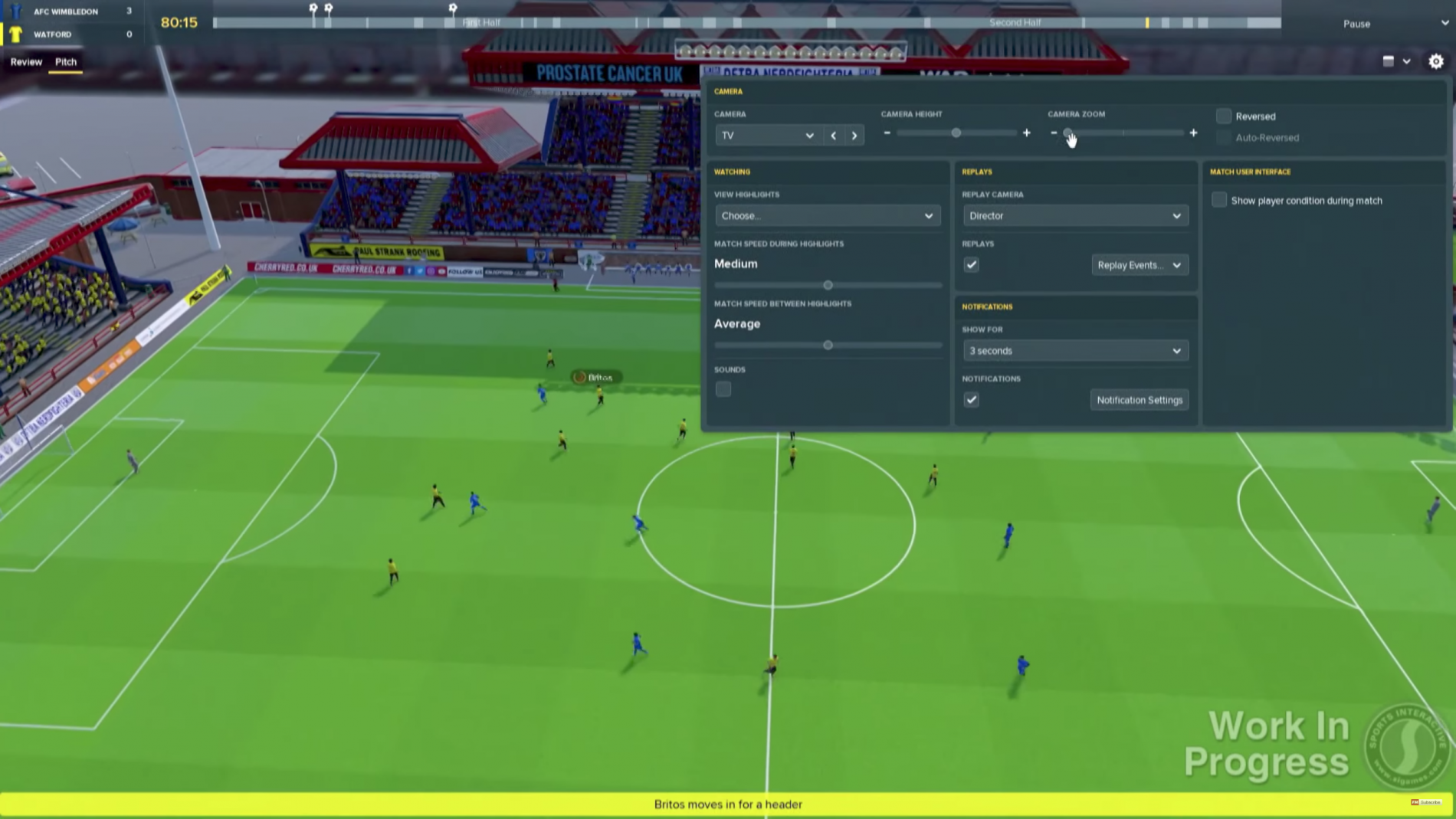Enable Show player condition during match

pyautogui.click(x=1219, y=200)
